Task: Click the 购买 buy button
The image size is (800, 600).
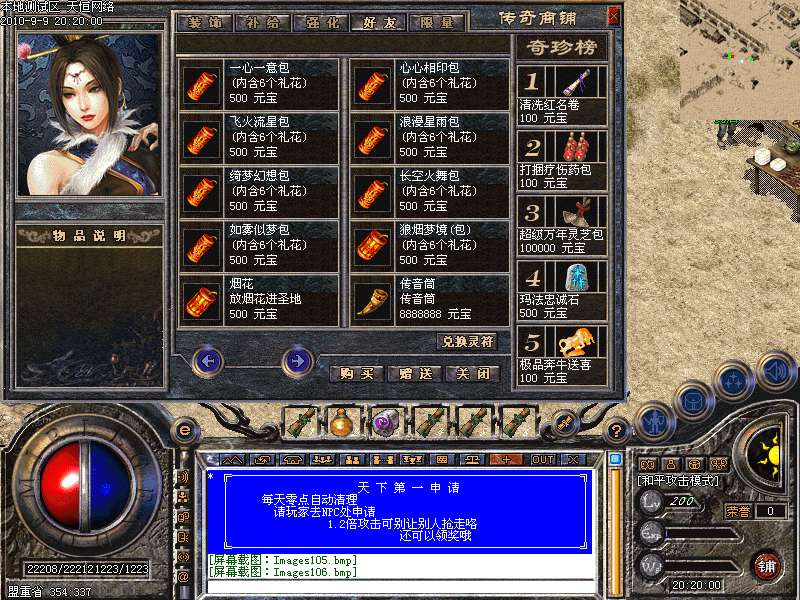Action: pos(357,373)
